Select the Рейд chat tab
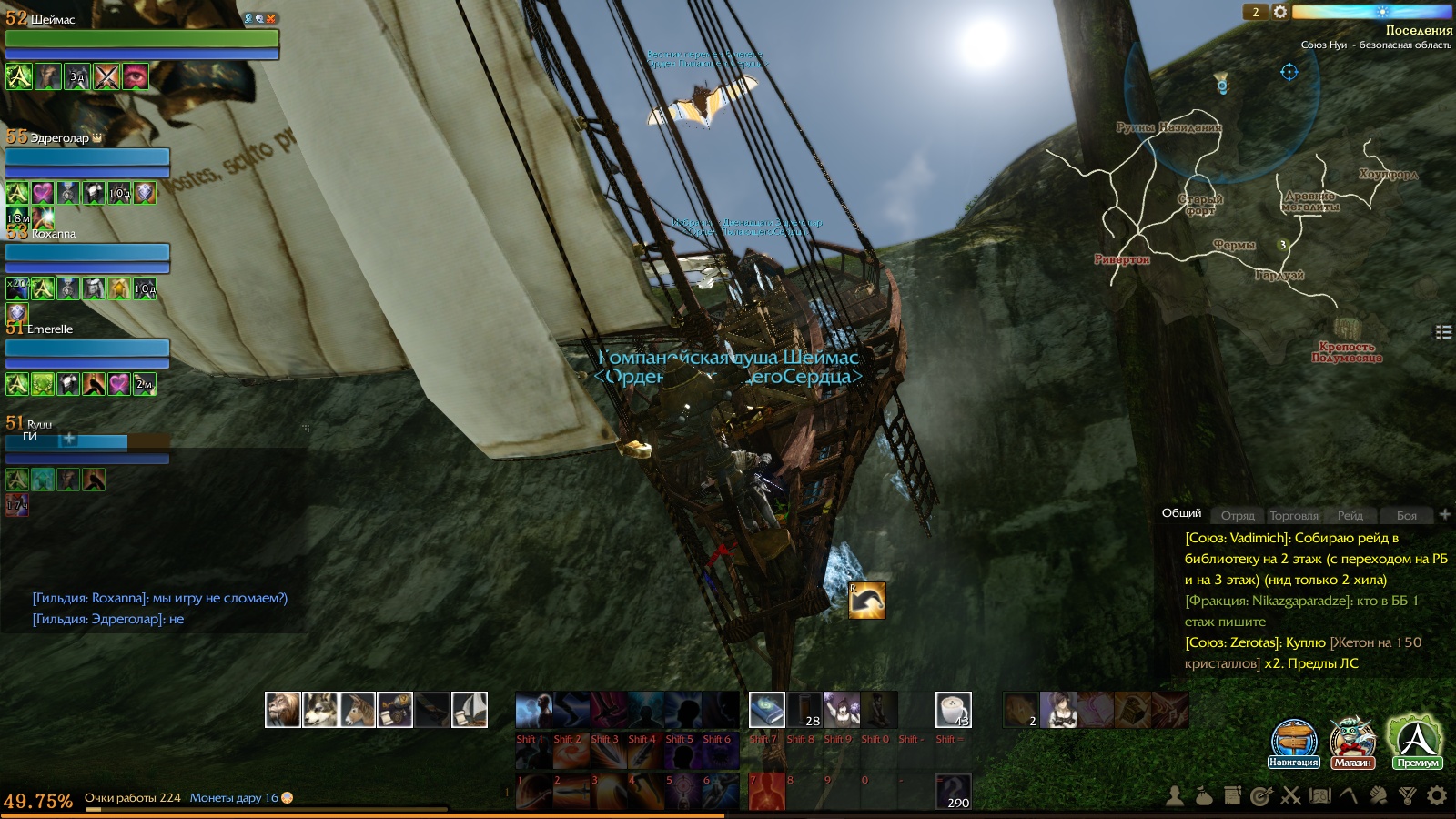This screenshot has width=1456, height=819. coord(1350,515)
